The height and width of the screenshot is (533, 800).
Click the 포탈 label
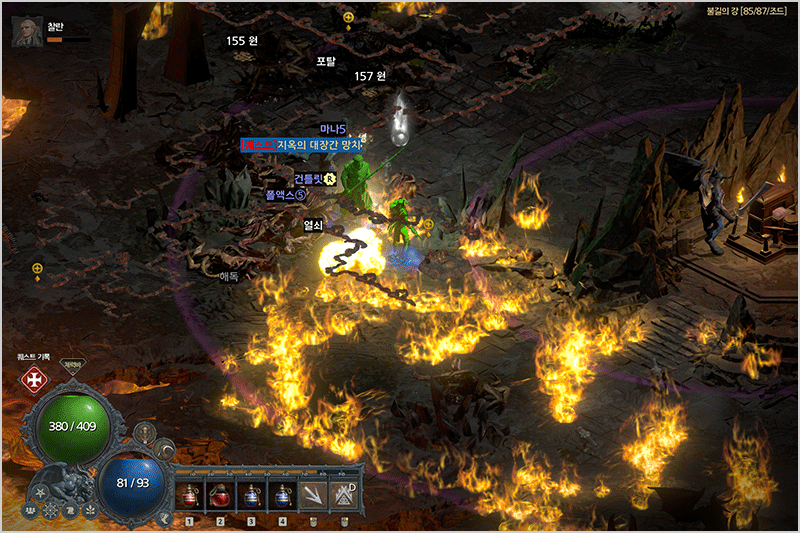[x=326, y=61]
